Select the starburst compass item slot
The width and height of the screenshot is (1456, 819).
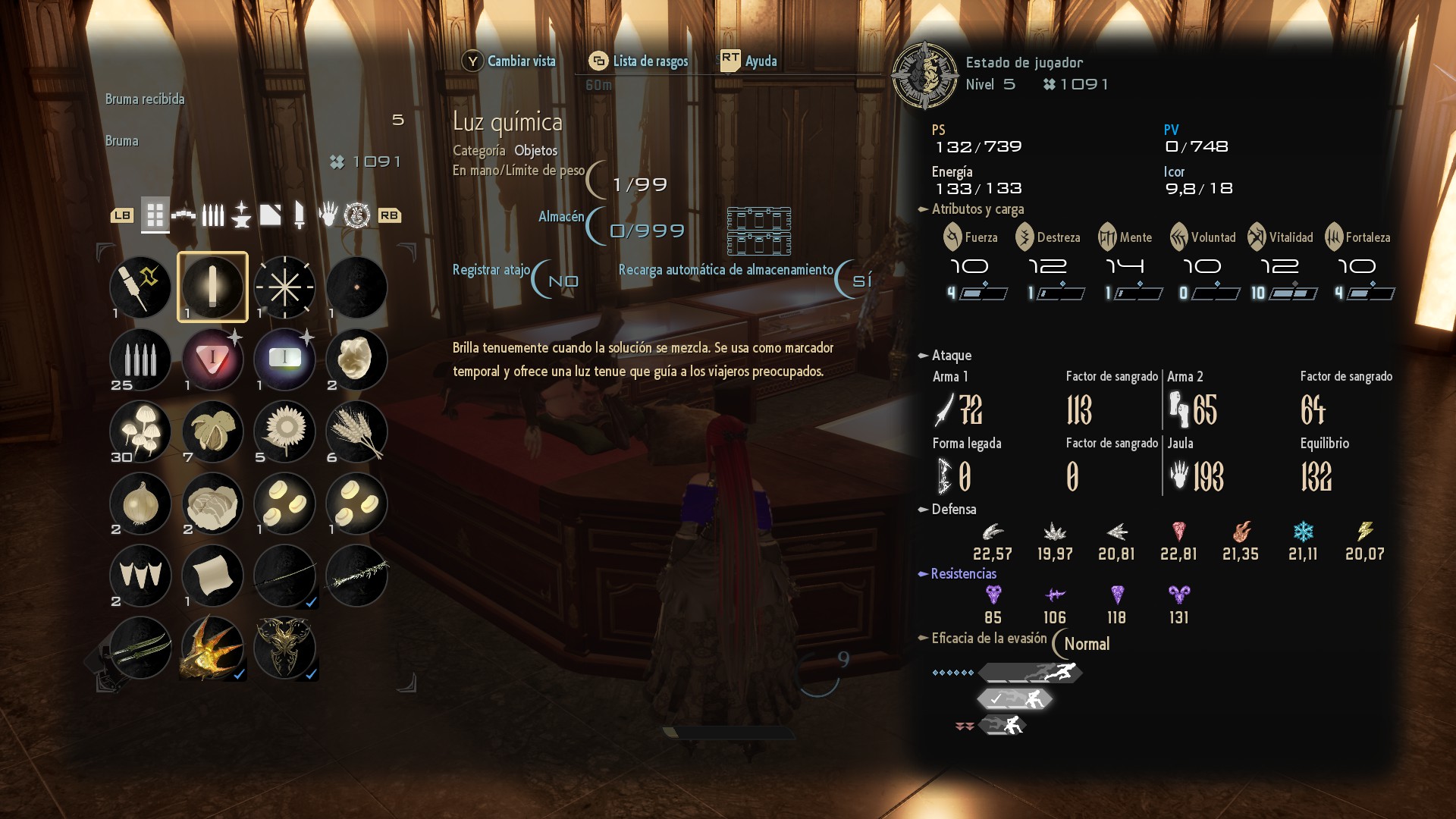coord(284,287)
